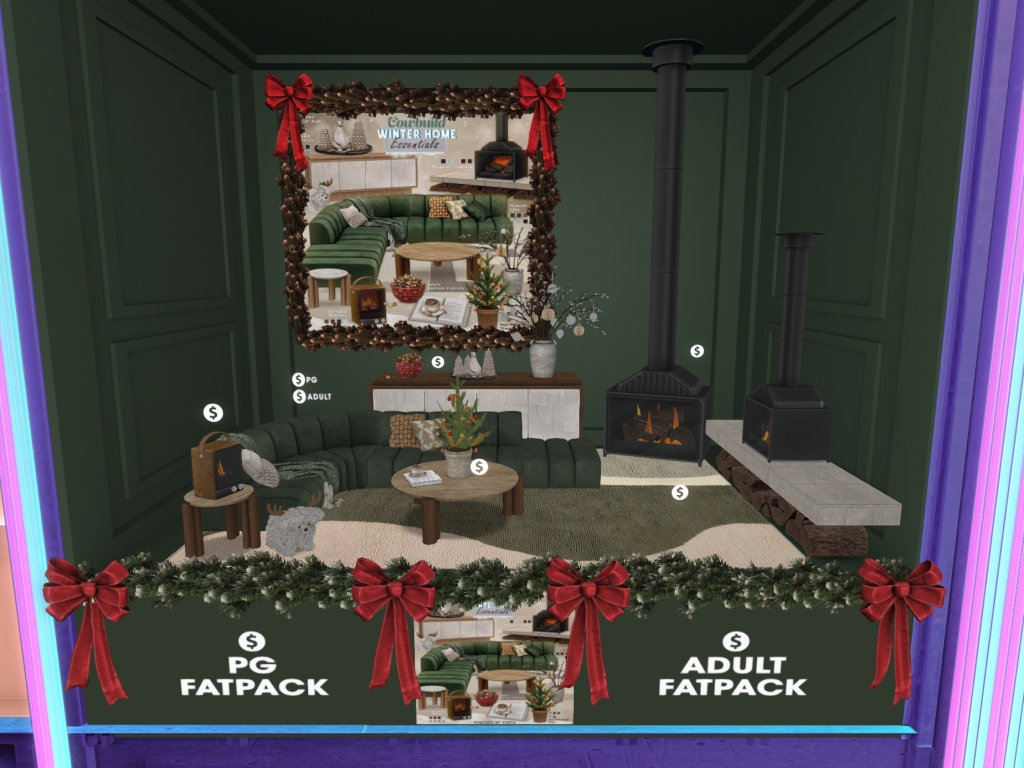
Task: Pick the dollar icon on the rug
Action: point(680,492)
